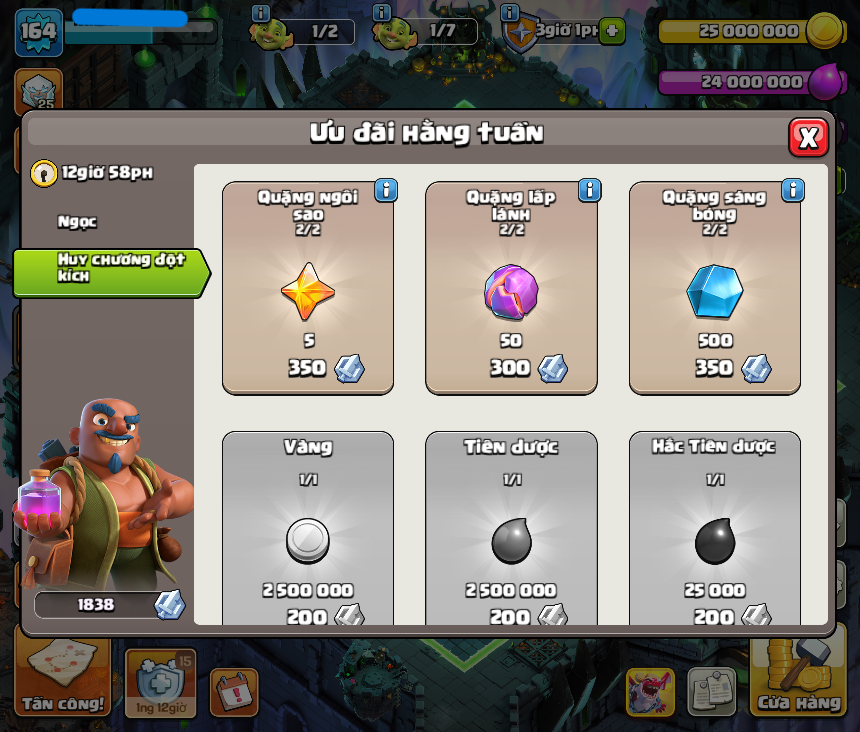Open the clipboard notes icon
This screenshot has width=860, height=732.
(711, 691)
